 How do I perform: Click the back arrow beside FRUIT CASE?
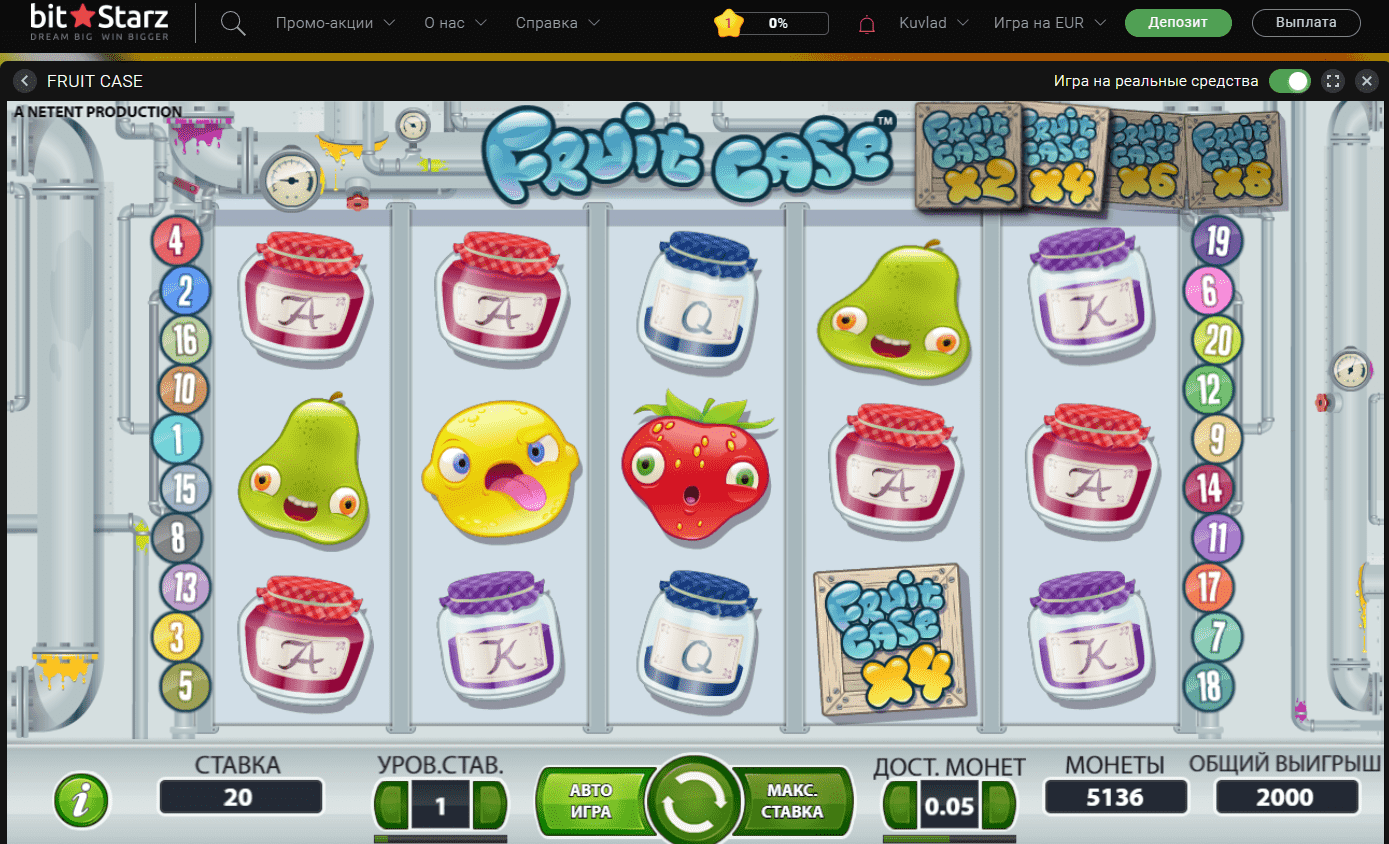tap(24, 81)
